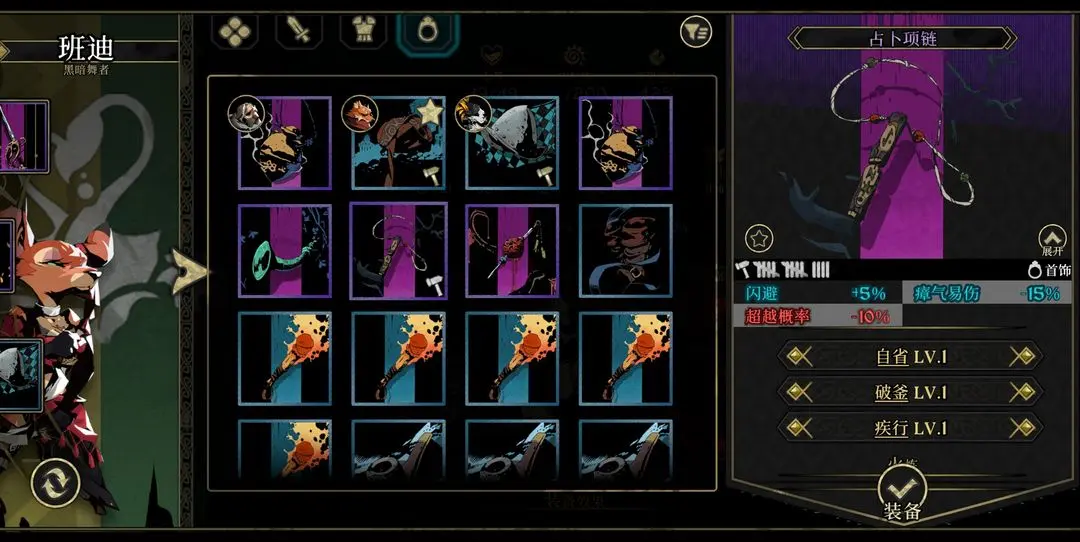Collapse panel with the gold arrow handle

(x=190, y=272)
